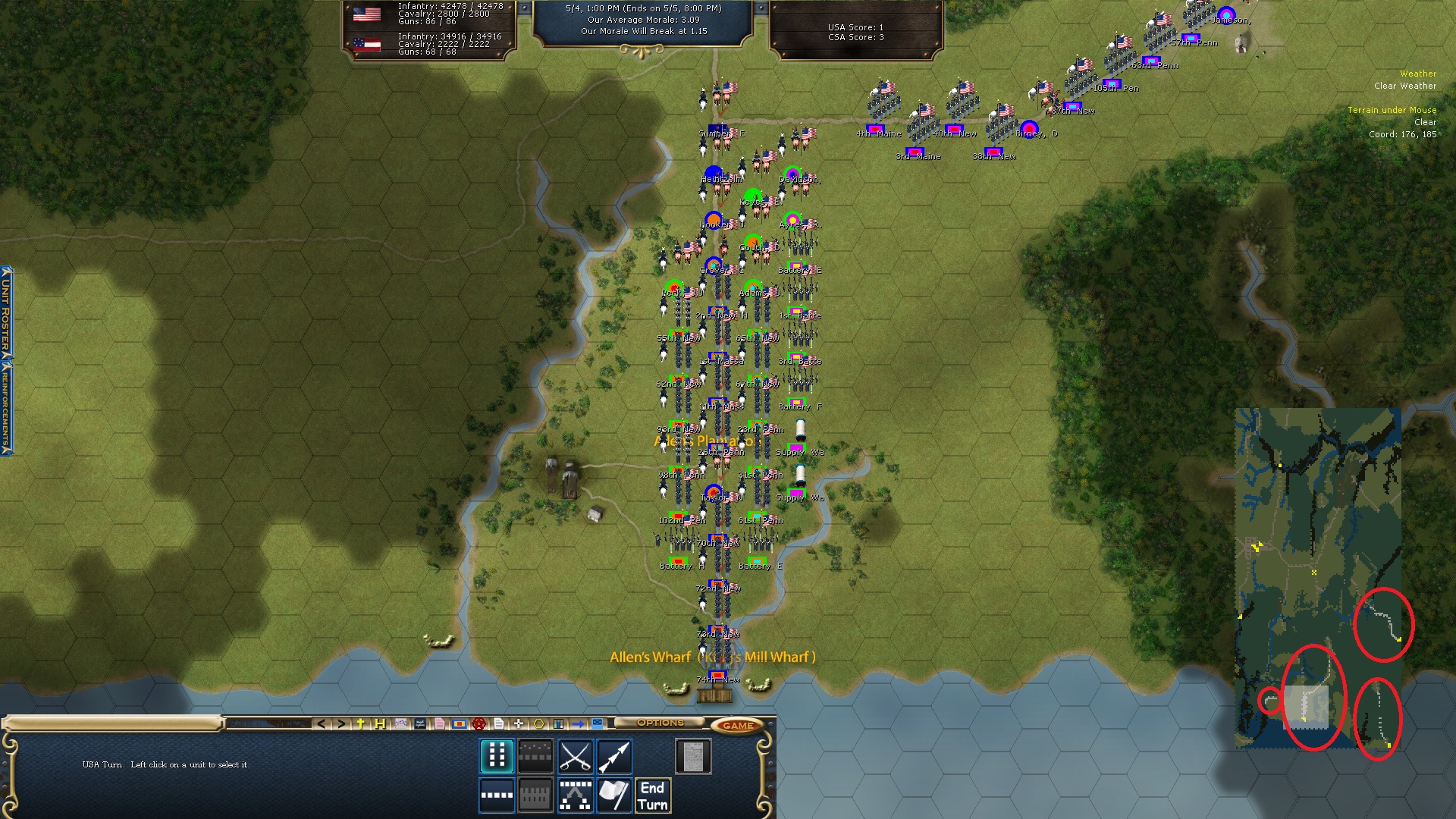Open the document report button

click(x=693, y=756)
